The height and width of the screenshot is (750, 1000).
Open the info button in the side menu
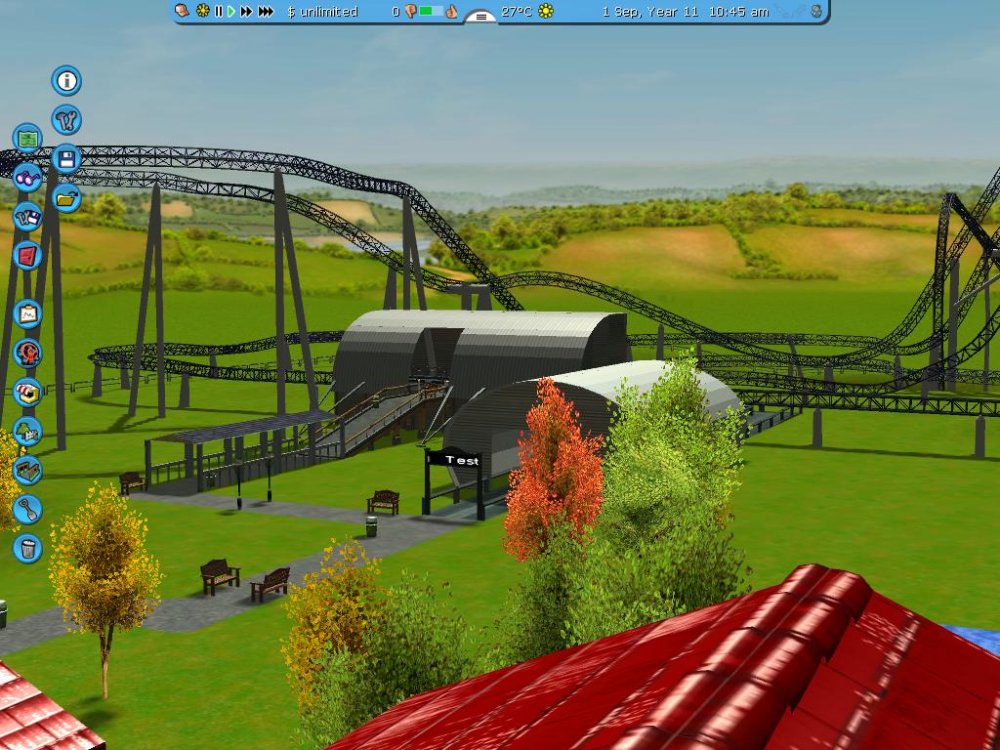click(67, 81)
